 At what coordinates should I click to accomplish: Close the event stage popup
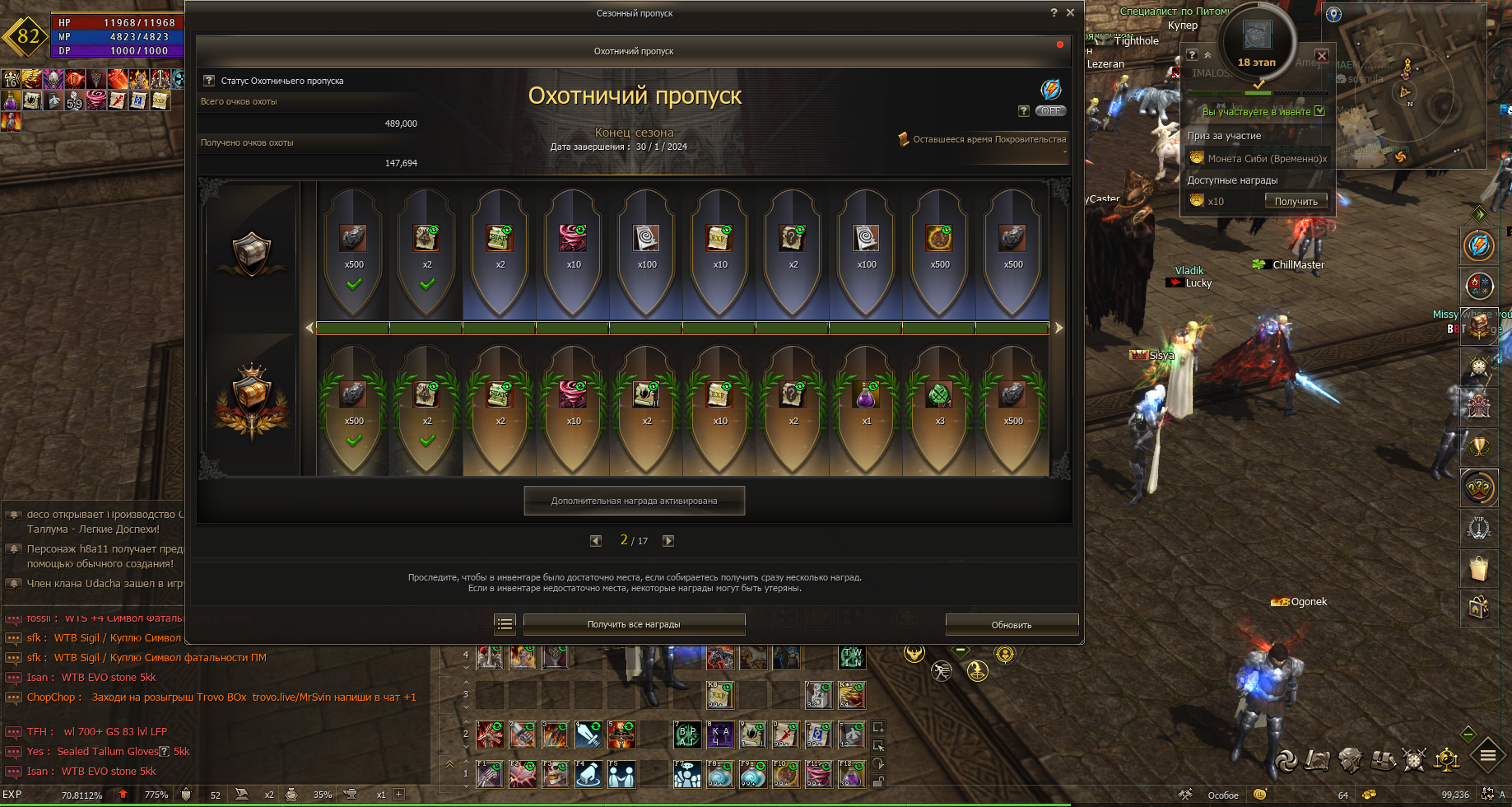click(x=1321, y=56)
